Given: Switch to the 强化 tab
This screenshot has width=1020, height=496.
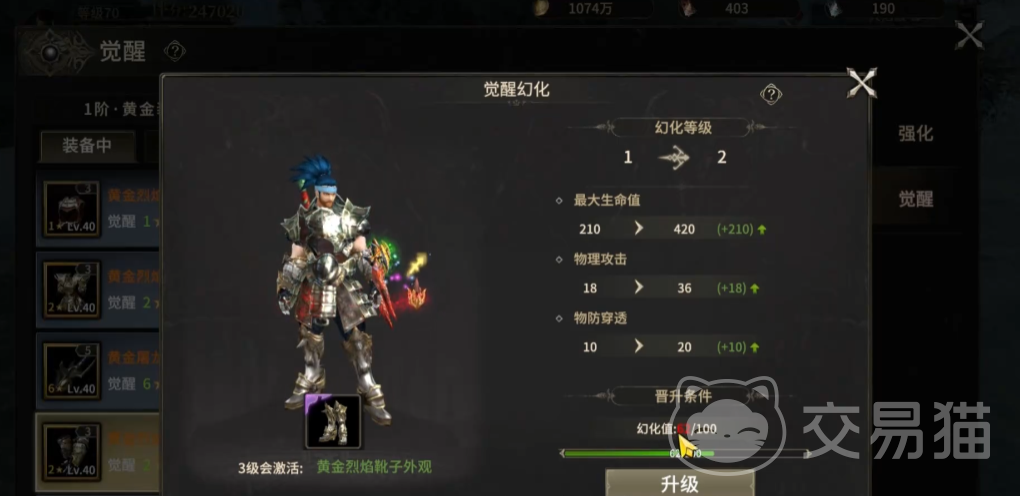Looking at the screenshot, I should [x=915, y=134].
